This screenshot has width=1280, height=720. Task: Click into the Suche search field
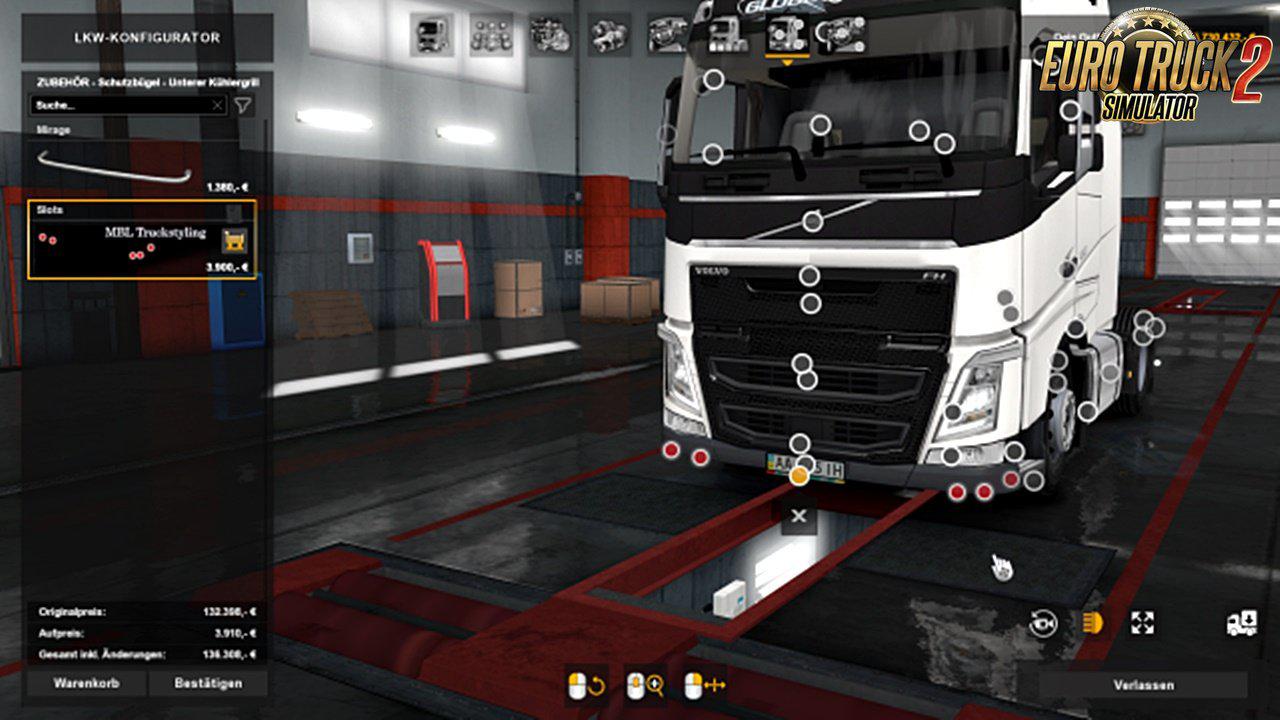pos(120,105)
